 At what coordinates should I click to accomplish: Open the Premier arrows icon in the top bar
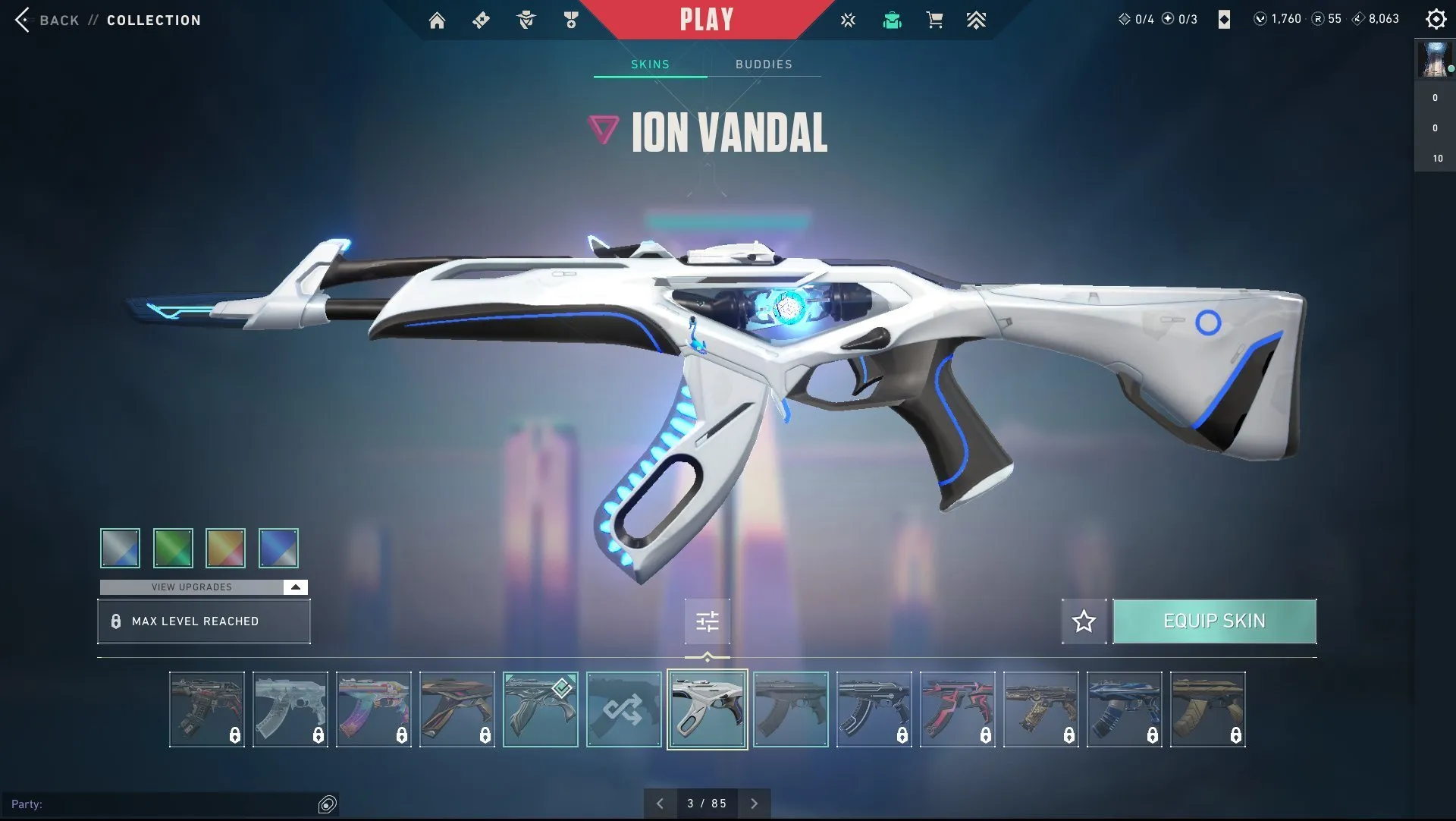tap(977, 20)
